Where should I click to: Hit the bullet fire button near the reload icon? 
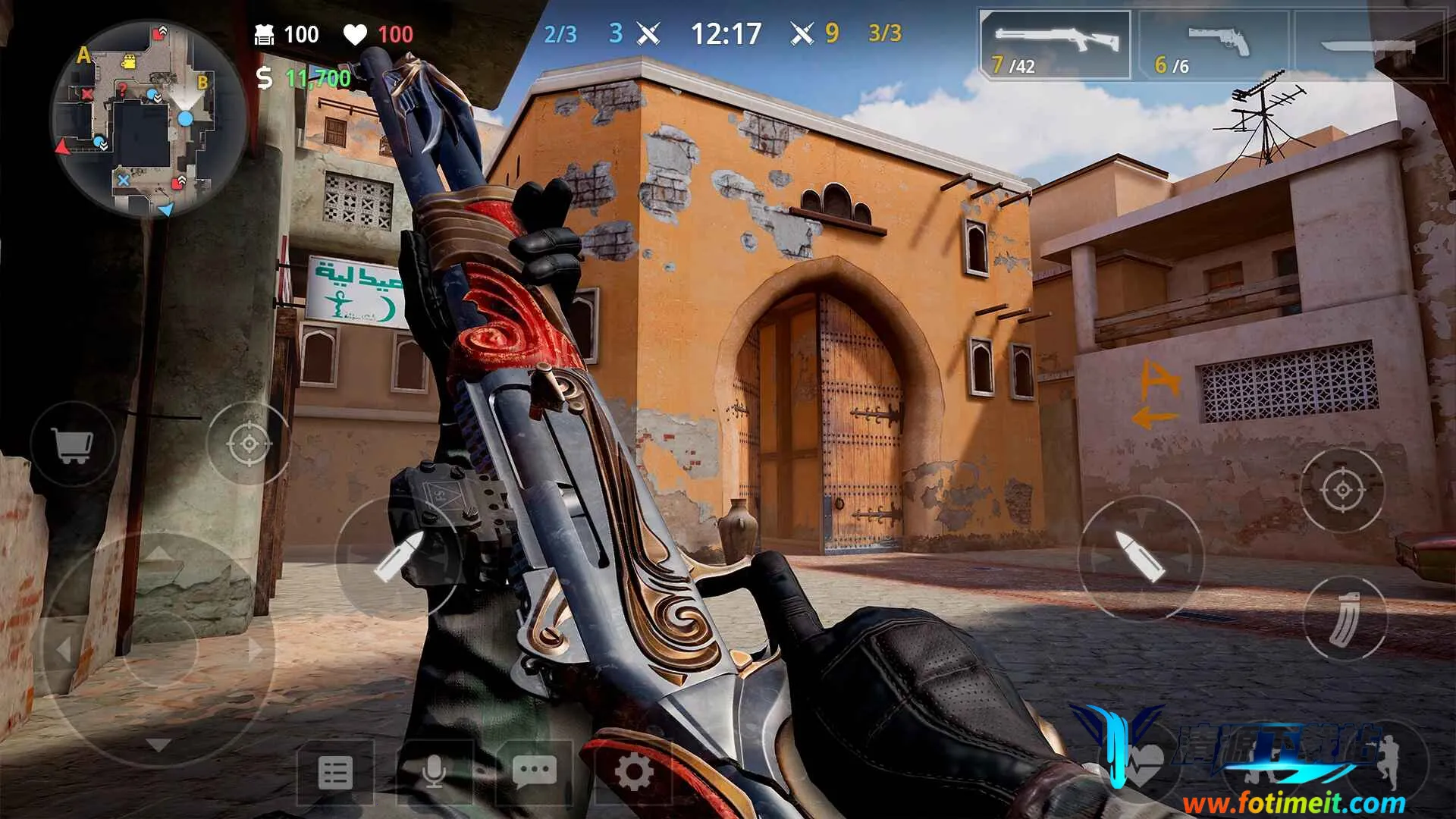1140,558
